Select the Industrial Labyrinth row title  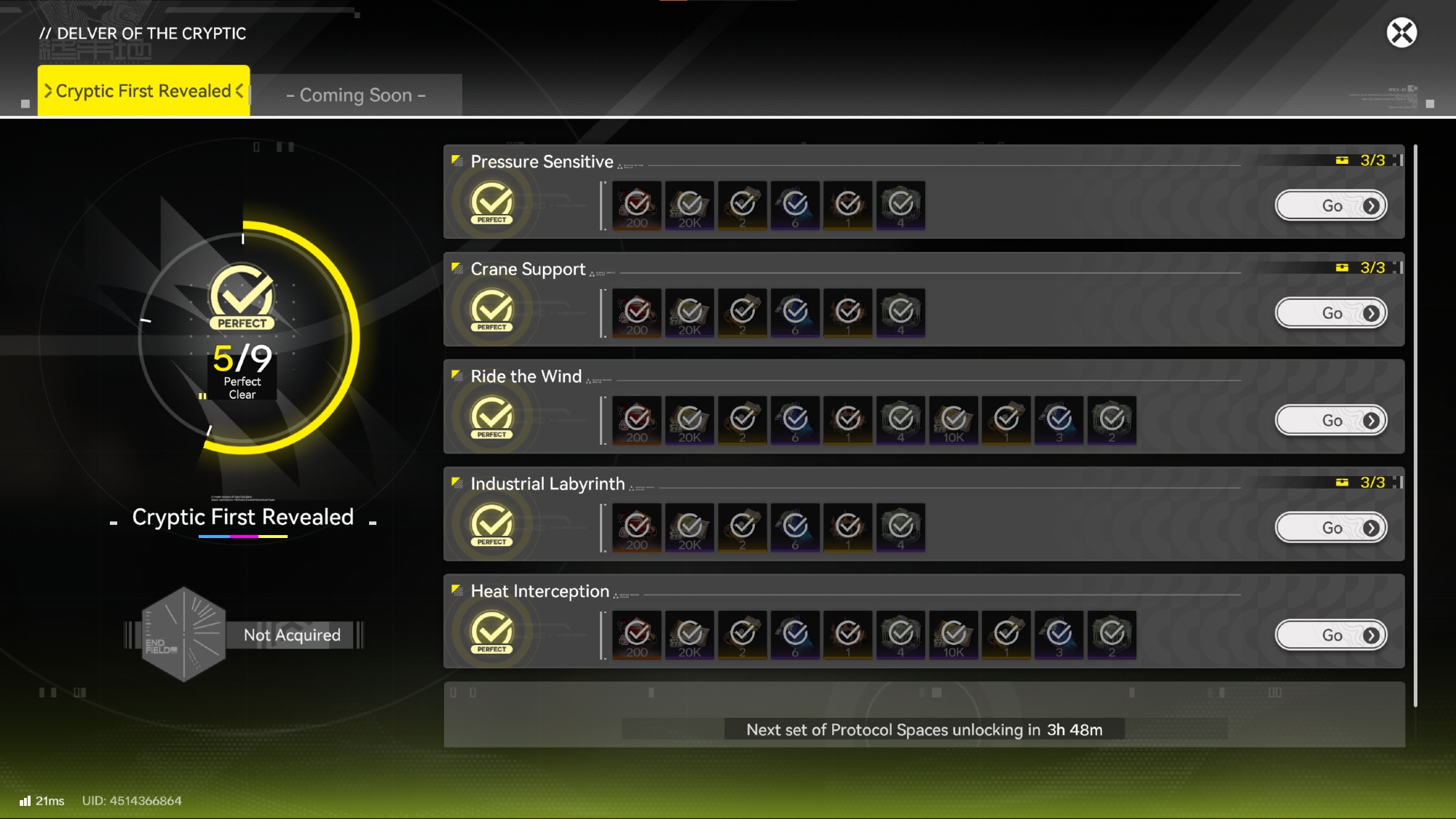click(547, 484)
